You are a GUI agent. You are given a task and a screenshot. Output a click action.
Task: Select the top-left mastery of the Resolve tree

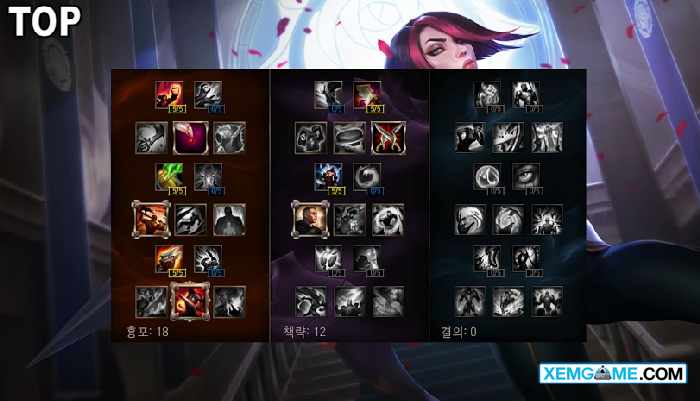pos(487,94)
